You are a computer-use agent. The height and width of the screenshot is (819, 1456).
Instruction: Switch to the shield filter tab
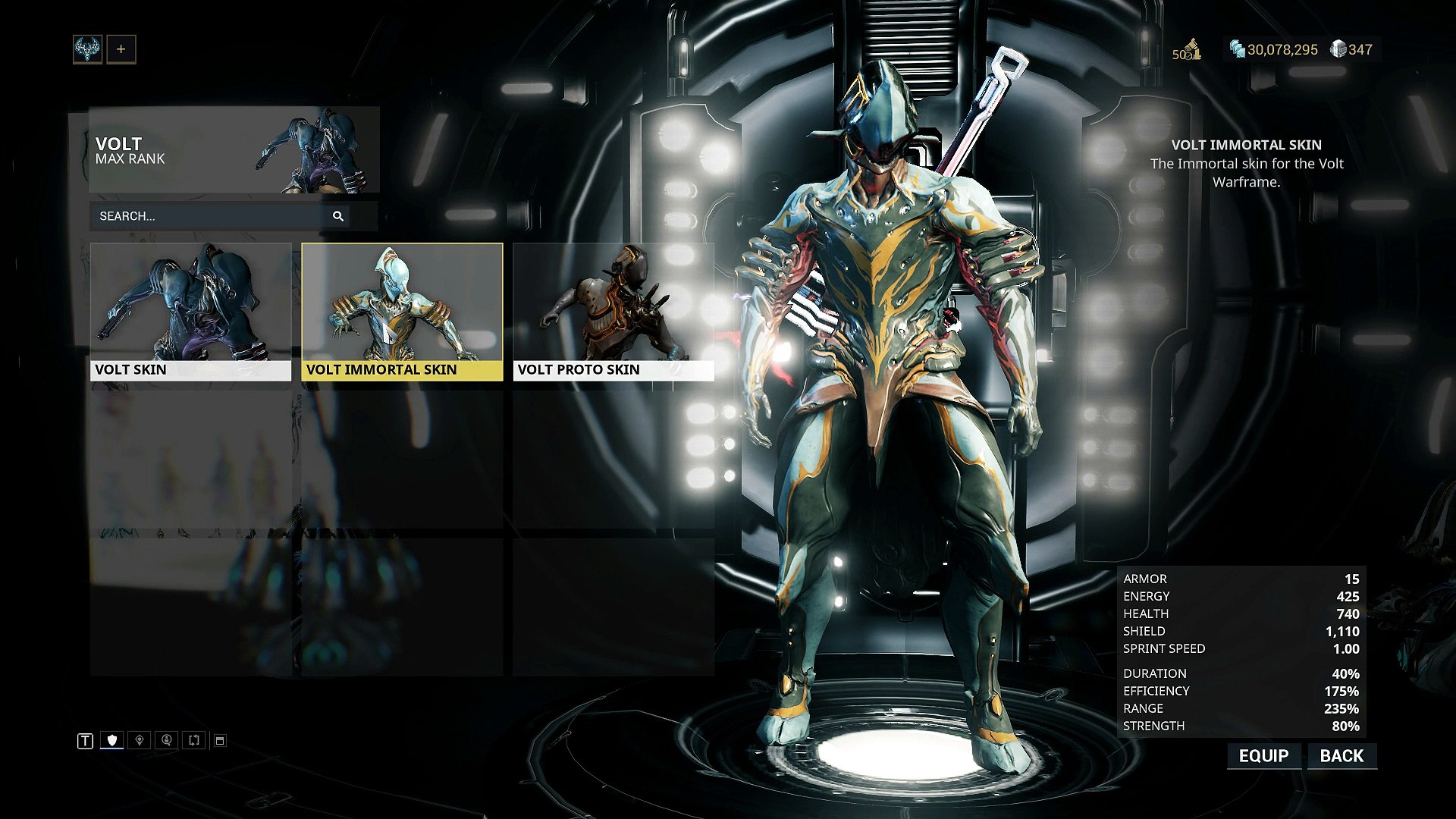tap(112, 740)
